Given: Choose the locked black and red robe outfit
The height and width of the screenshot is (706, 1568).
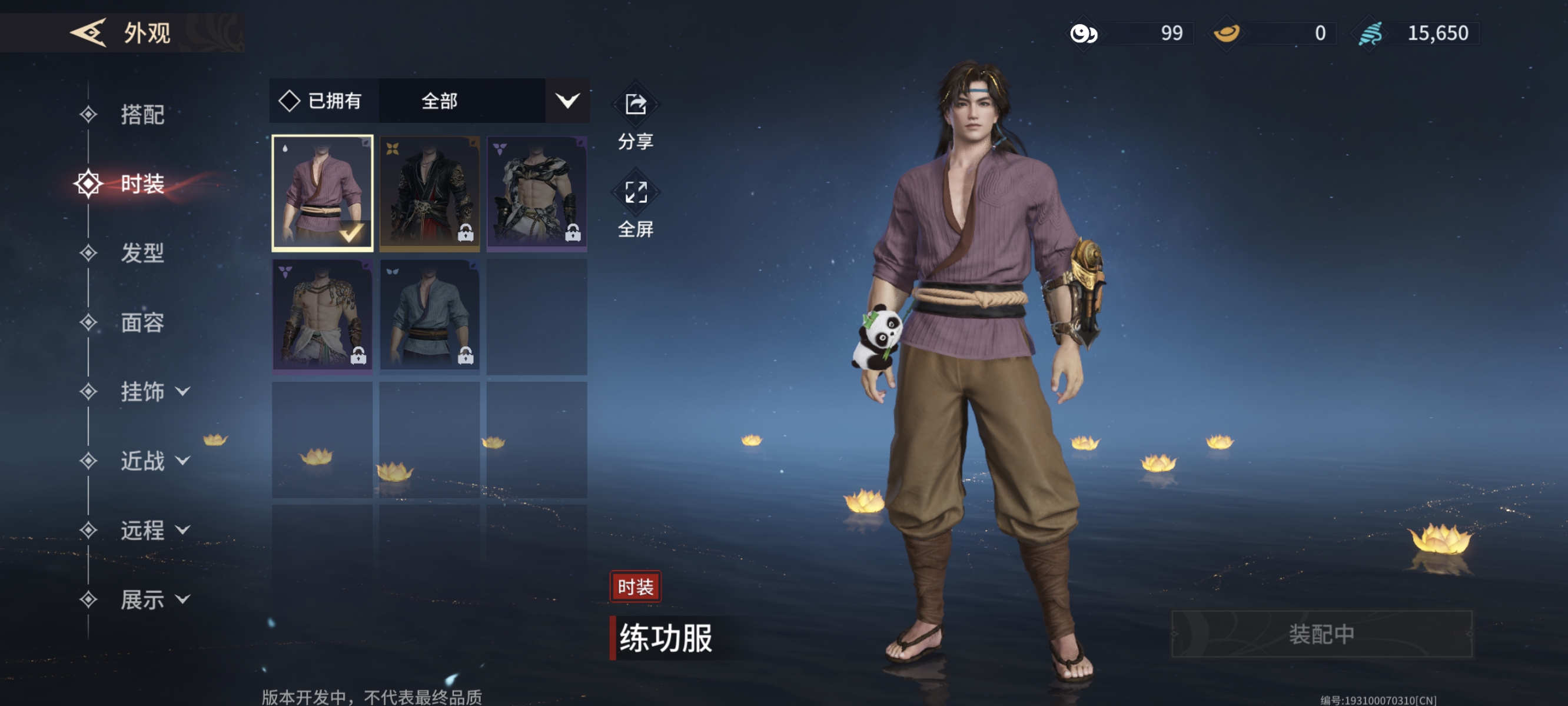Looking at the screenshot, I should [429, 193].
